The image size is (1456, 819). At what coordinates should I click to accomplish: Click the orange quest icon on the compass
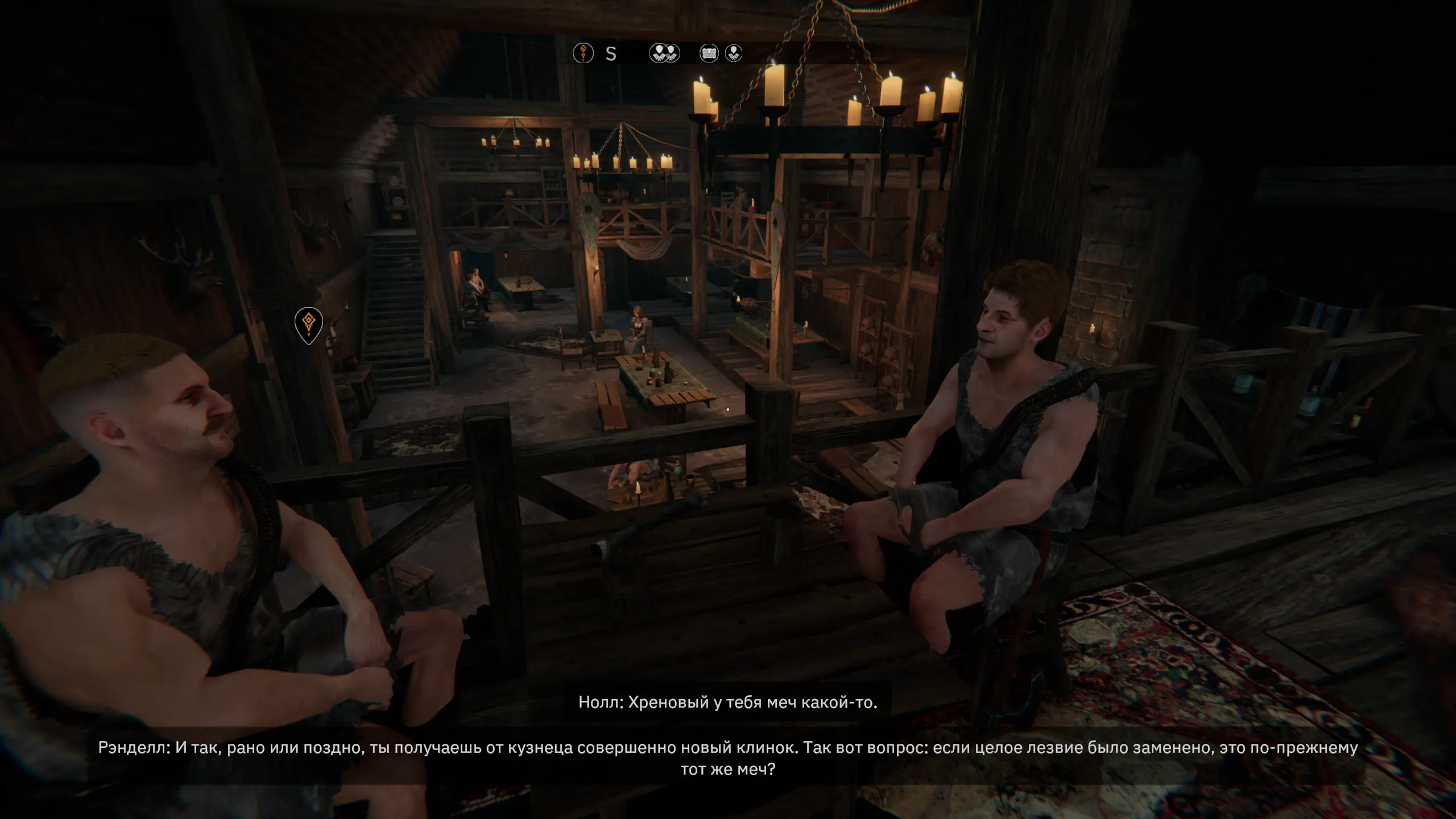coord(583,53)
